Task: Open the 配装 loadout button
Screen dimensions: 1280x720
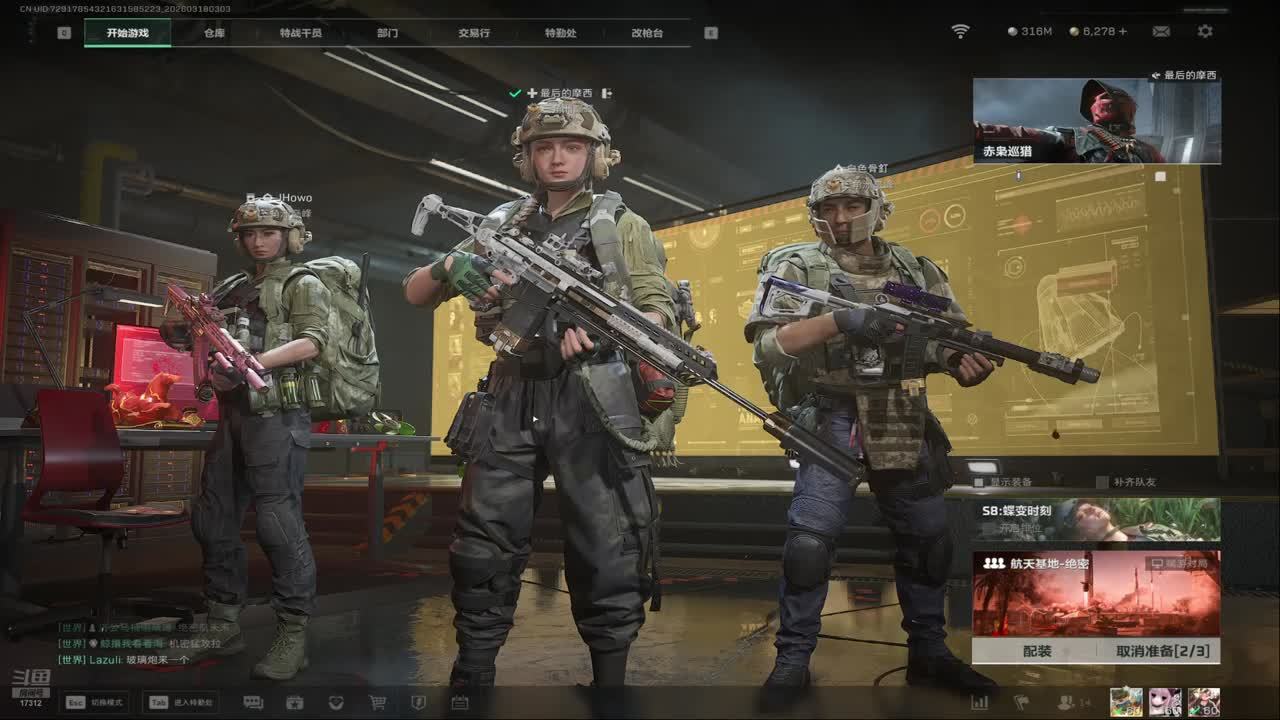Action: tap(1037, 651)
